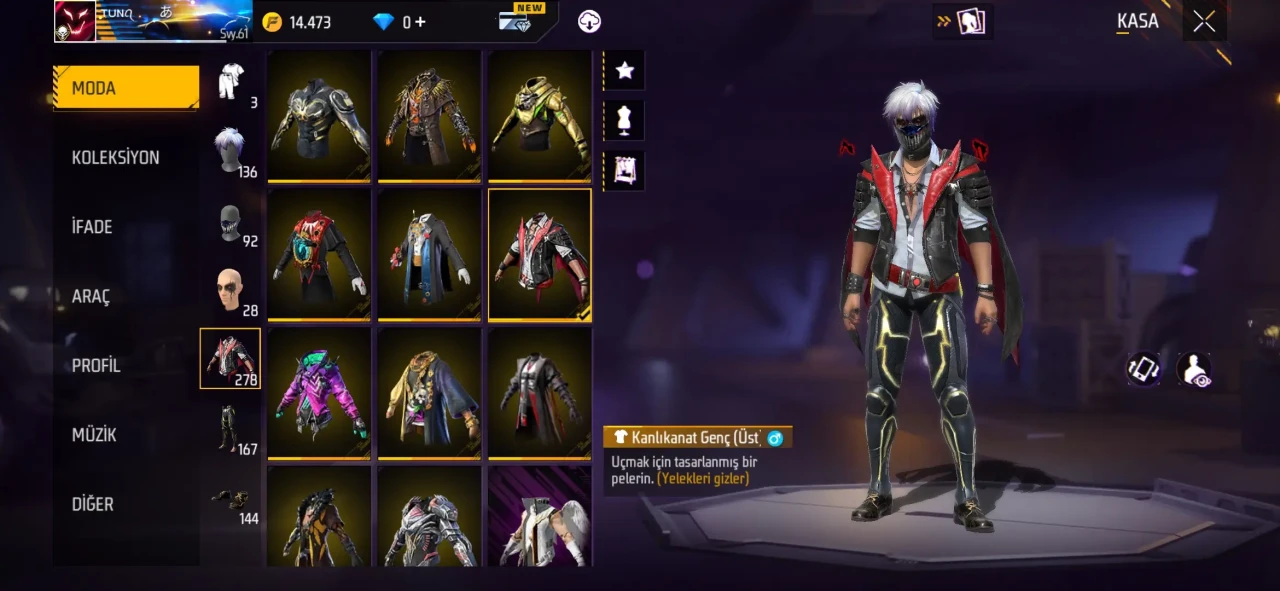The image size is (1280, 591).
Task: Add diamonds with the plus button
Action: [420, 22]
